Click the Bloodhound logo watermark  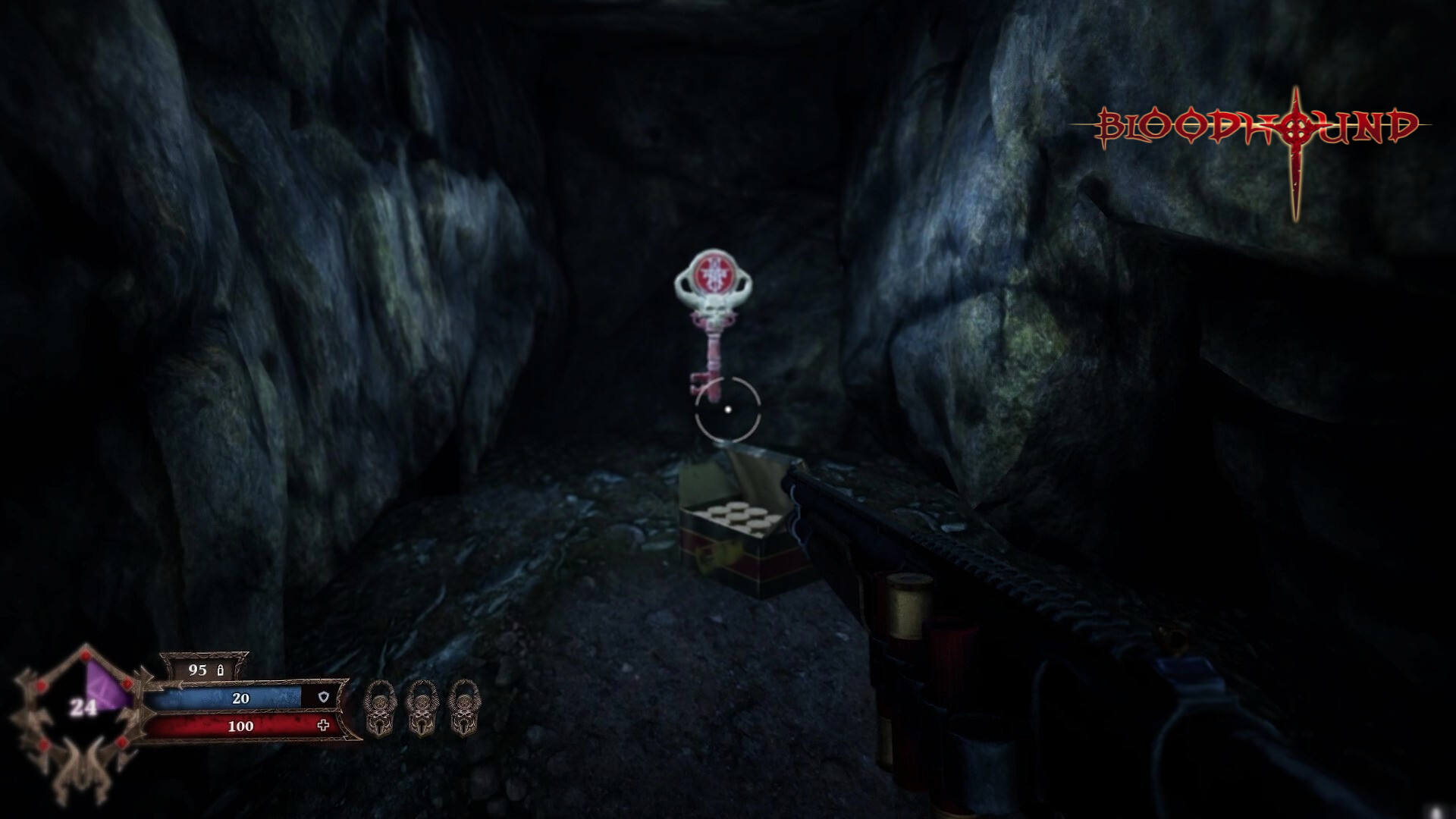(x=1257, y=129)
